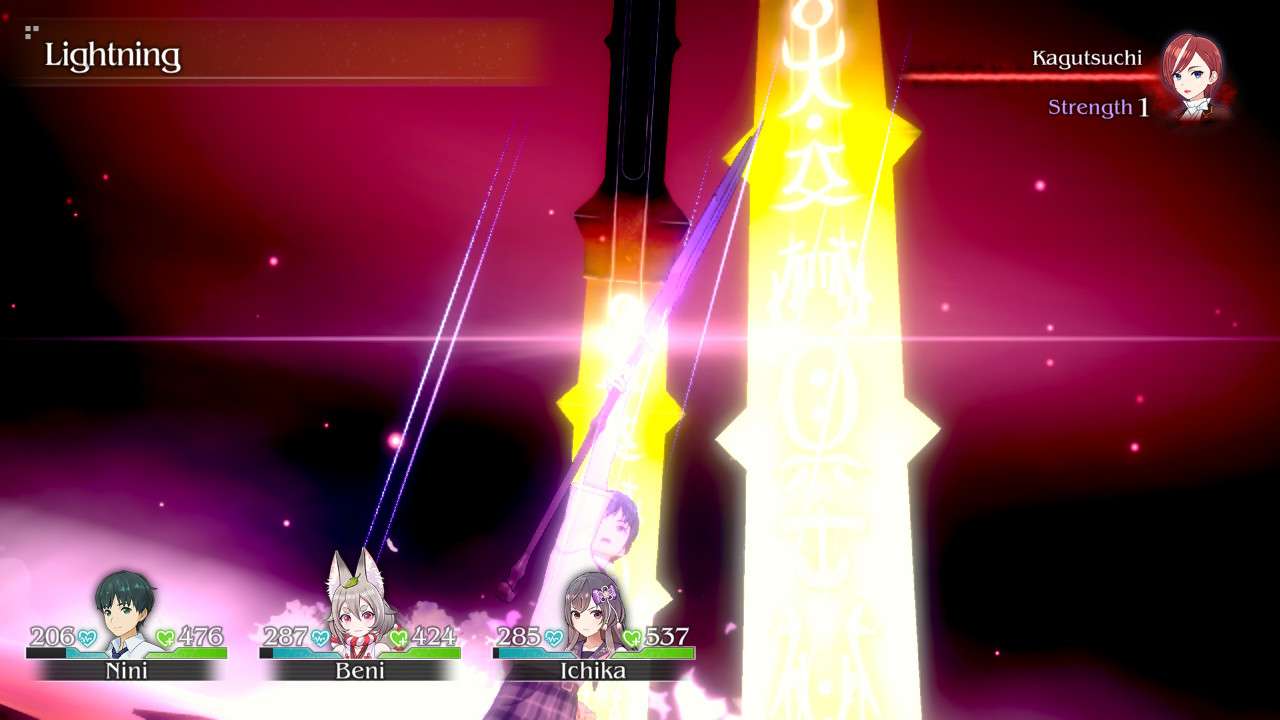Select Nini's blue SP heart icon
Image resolution: width=1280 pixels, height=720 pixels.
coord(85,635)
